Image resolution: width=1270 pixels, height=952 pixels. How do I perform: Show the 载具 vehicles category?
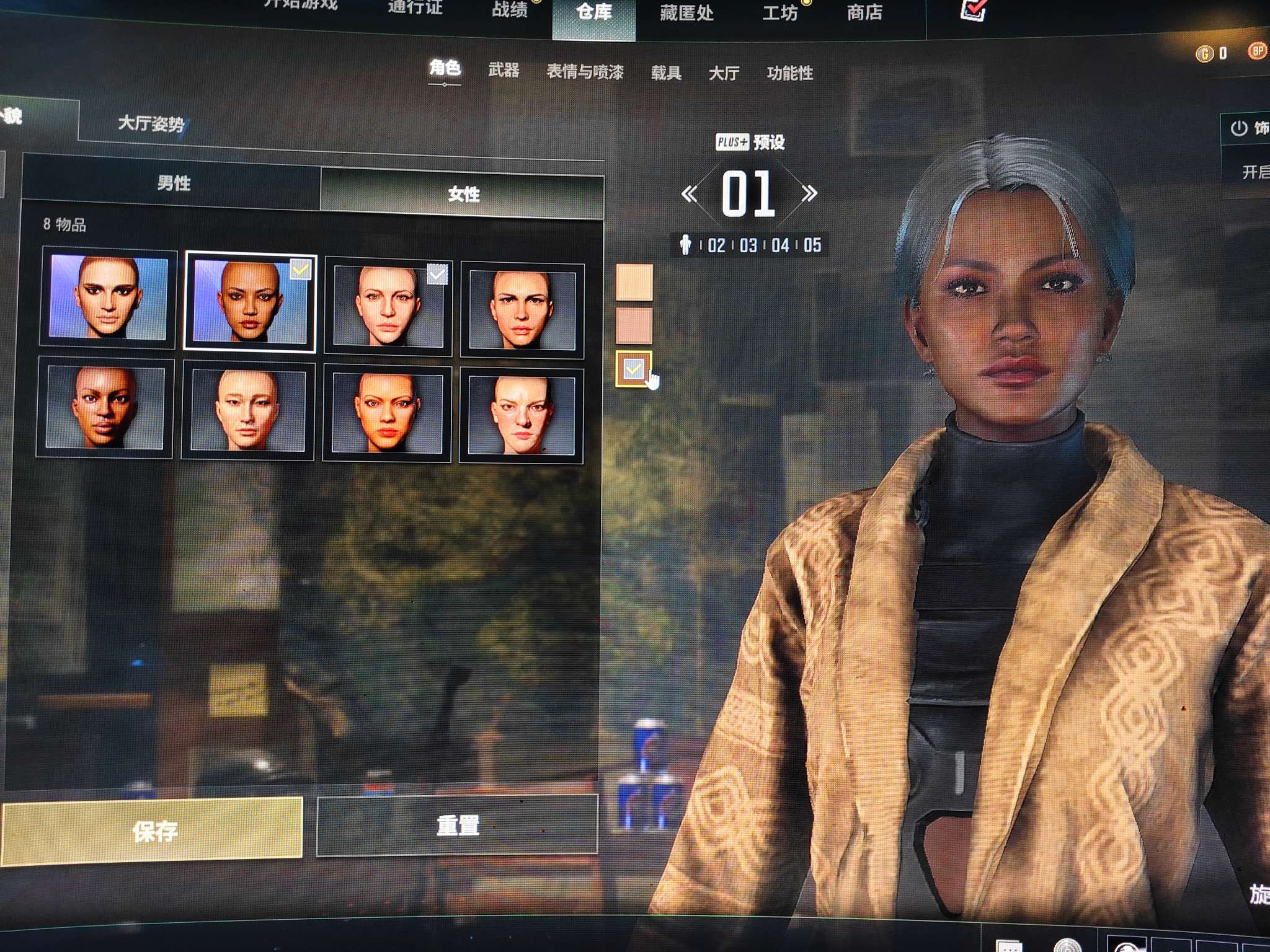(666, 73)
